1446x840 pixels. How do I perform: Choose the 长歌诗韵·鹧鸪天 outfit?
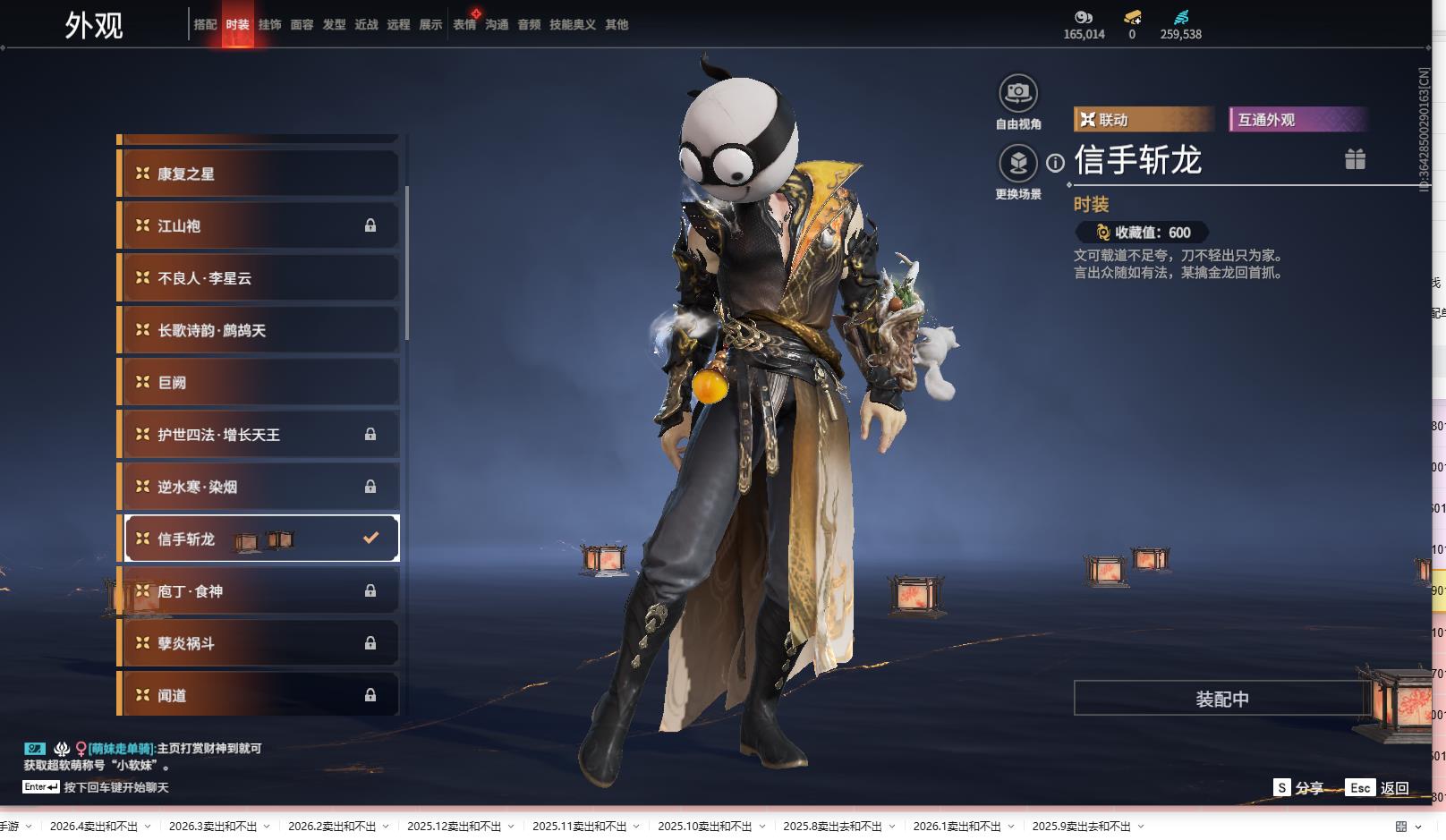pos(259,330)
